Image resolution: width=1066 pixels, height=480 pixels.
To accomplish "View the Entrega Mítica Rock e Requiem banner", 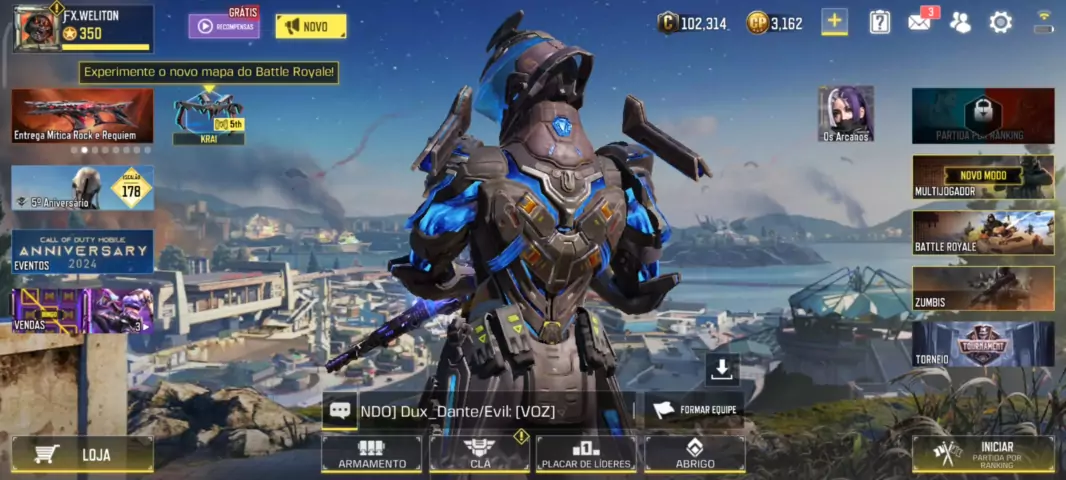I will (83, 116).
